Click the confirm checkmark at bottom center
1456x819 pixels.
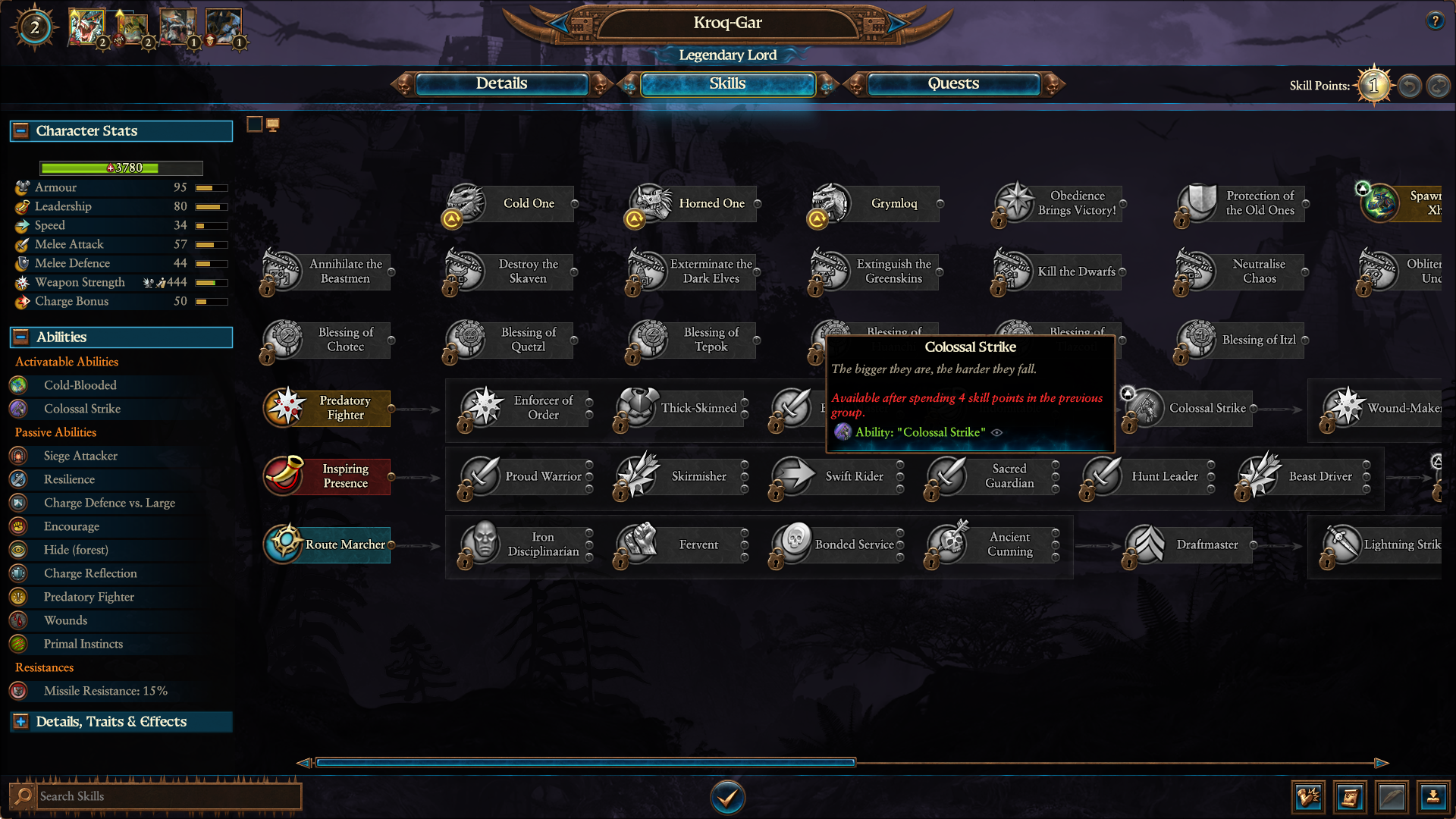tap(727, 797)
